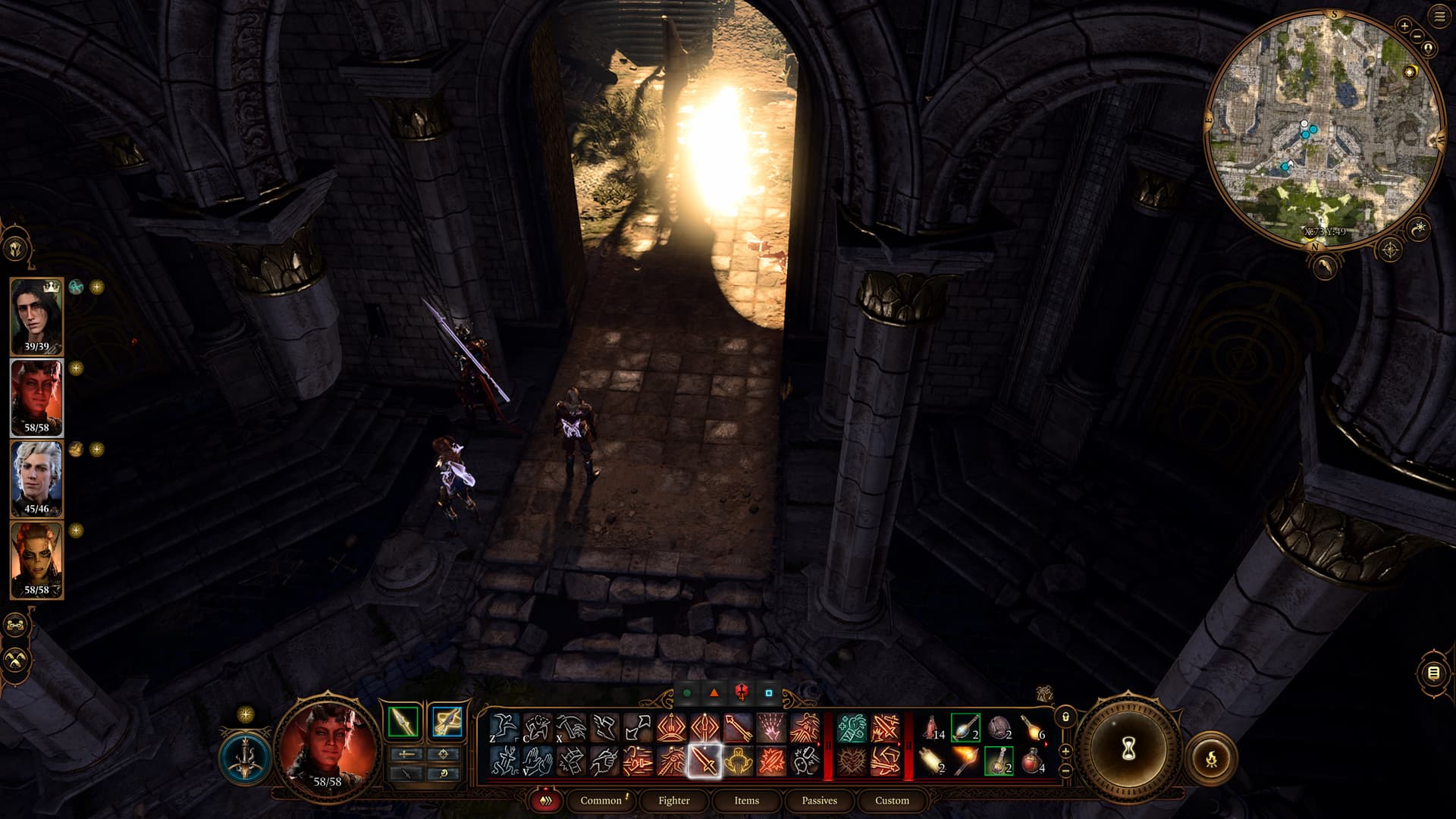Toggle the hotbar padlock button
Image resolution: width=1456 pixels, height=819 pixels.
point(1065,717)
